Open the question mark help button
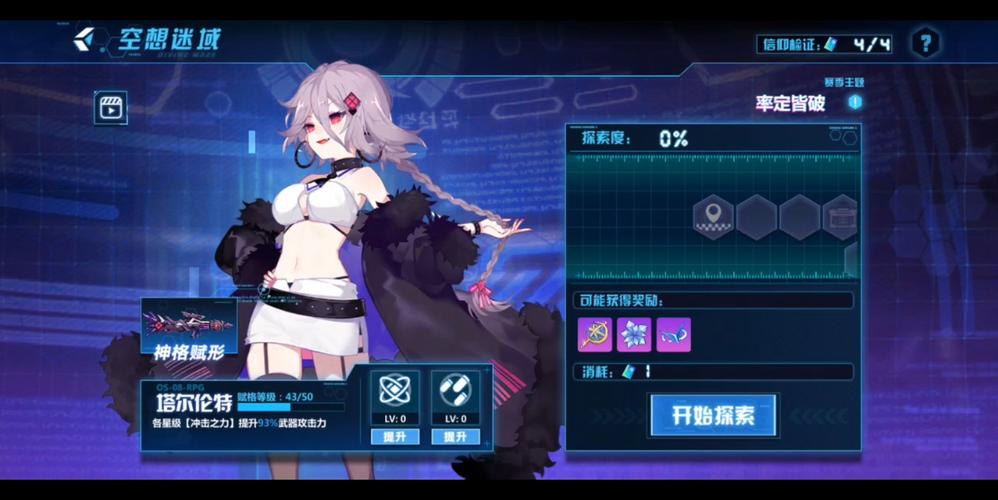The width and height of the screenshot is (998, 500). point(925,43)
